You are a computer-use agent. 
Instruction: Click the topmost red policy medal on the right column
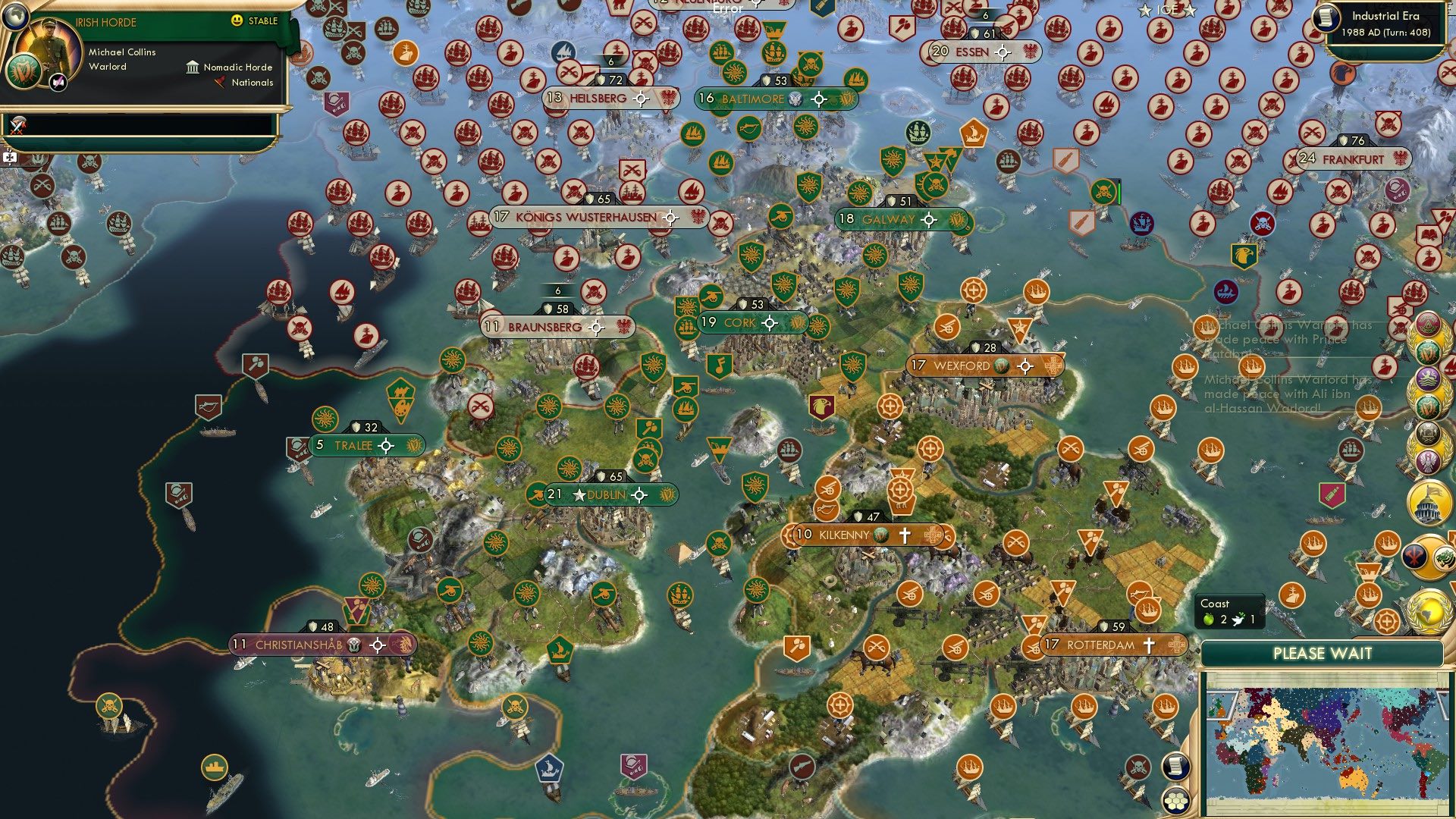[1429, 322]
